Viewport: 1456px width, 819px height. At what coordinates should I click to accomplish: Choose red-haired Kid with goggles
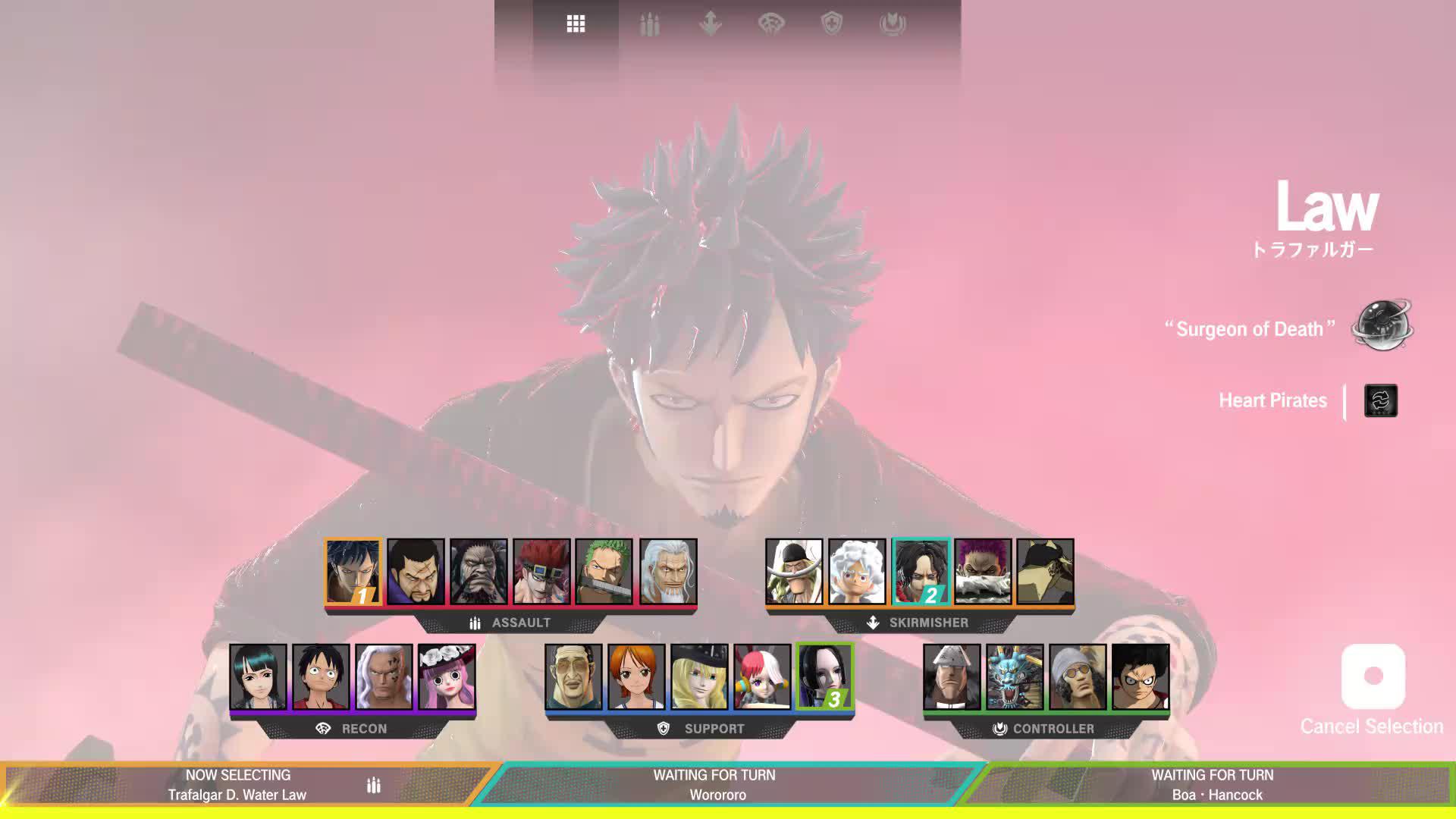[541, 572]
